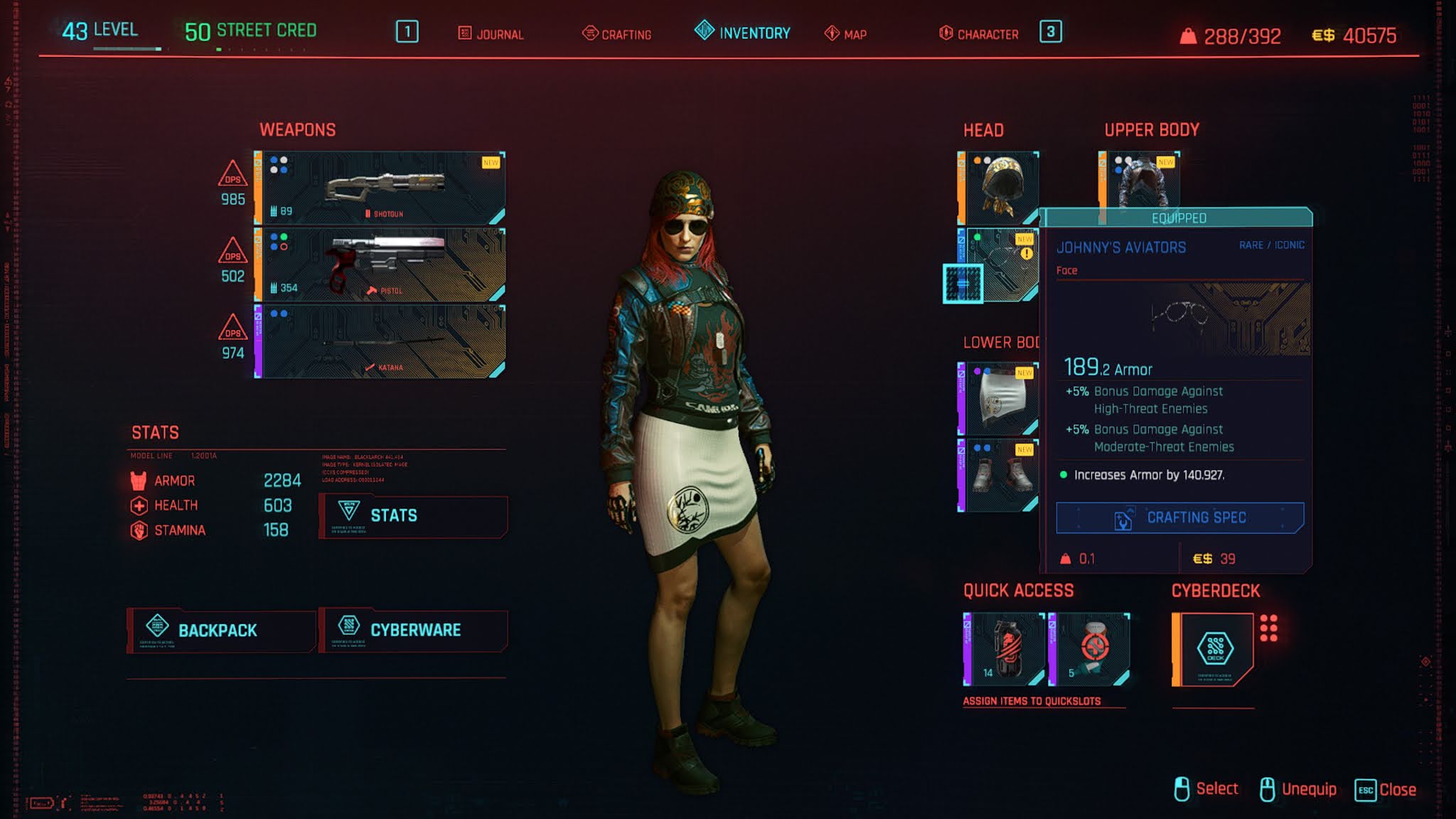The height and width of the screenshot is (819, 1456).
Task: Open the Map tab
Action: click(846, 33)
